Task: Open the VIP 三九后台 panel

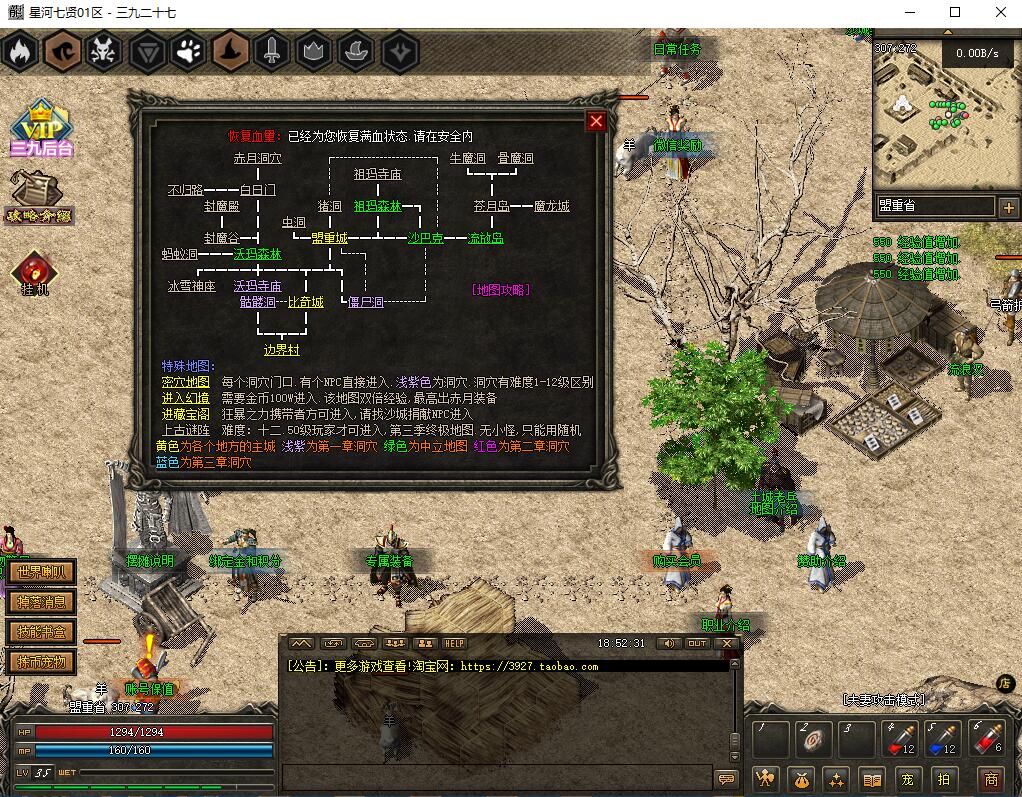Action: click(x=41, y=130)
